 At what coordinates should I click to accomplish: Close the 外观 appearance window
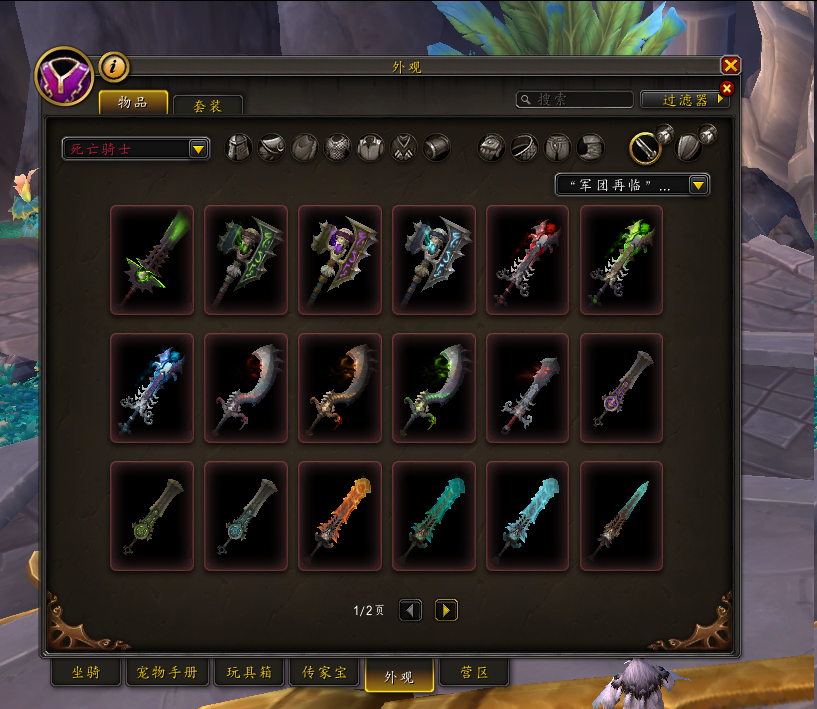730,66
